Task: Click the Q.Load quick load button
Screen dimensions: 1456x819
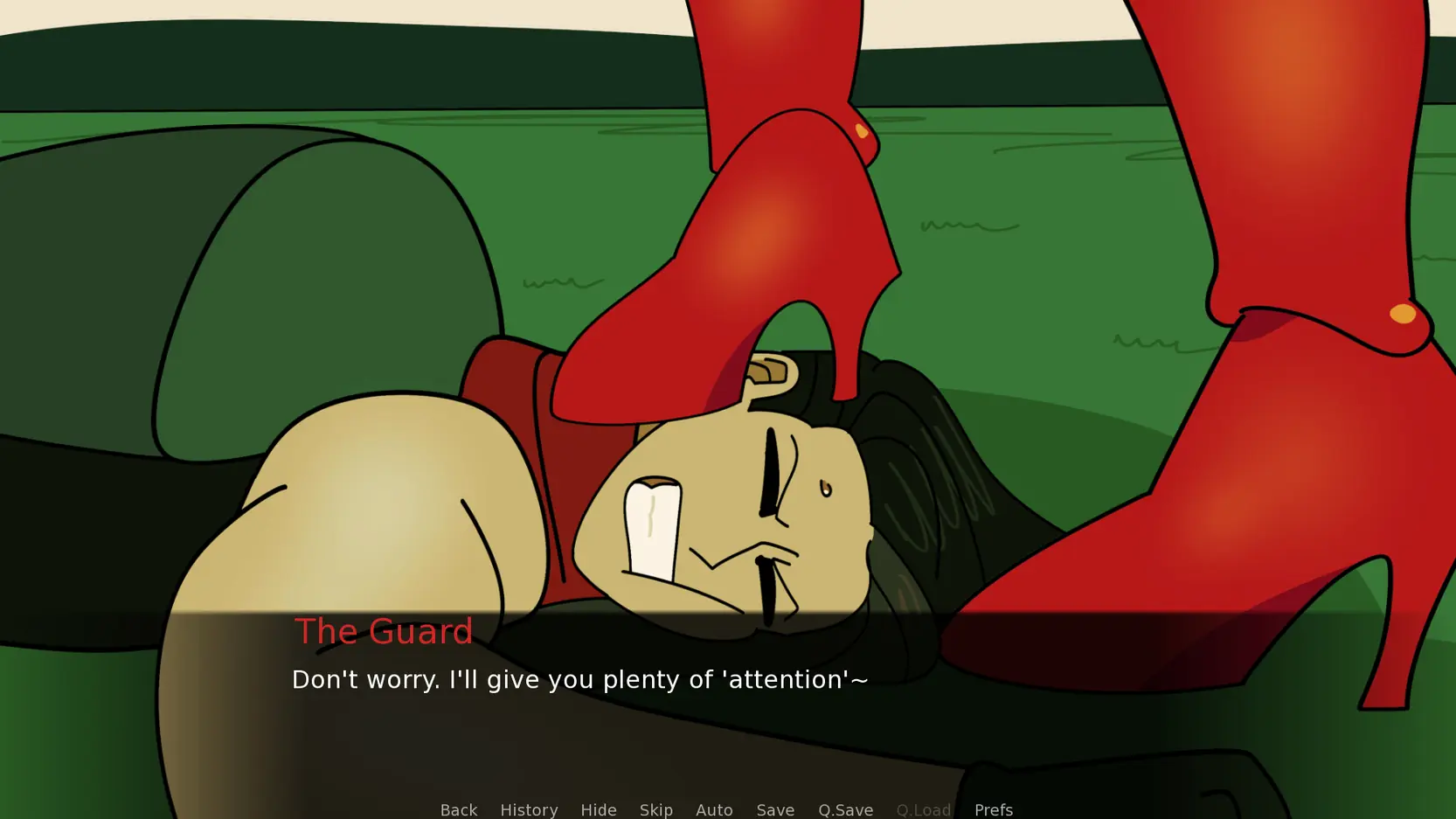Action: [x=923, y=809]
